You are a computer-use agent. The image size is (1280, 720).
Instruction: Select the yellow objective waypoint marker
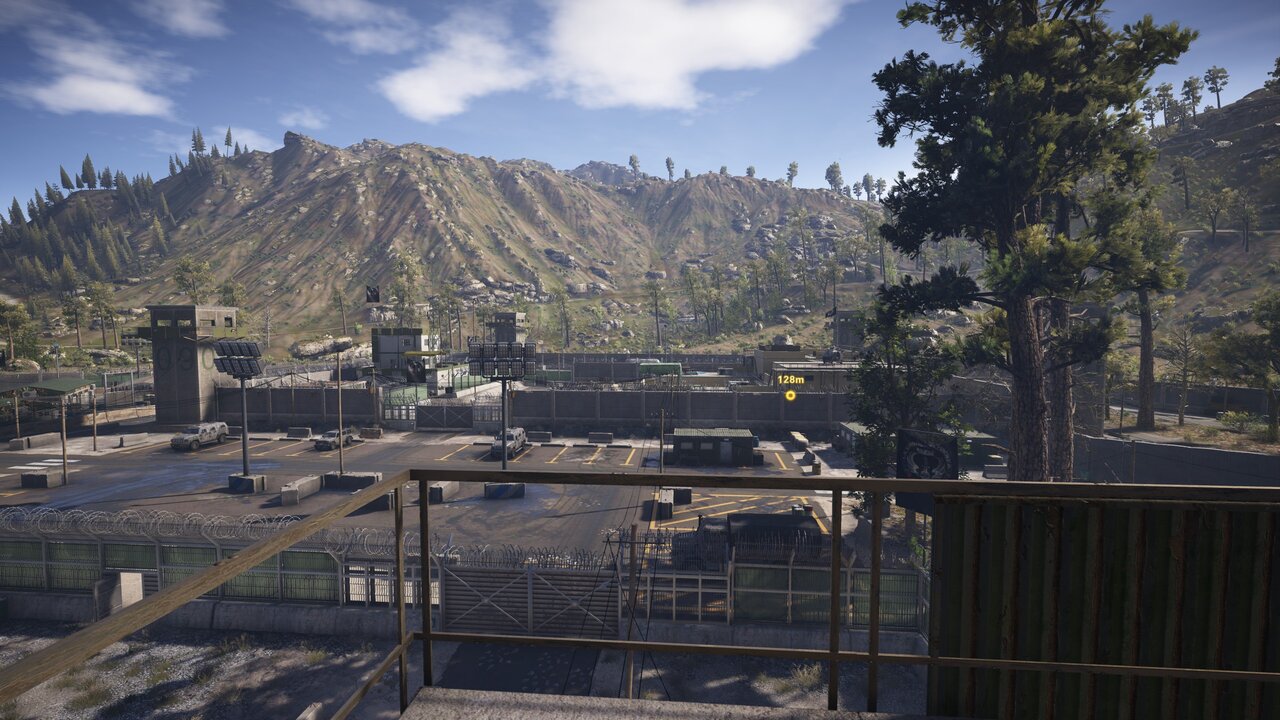point(790,395)
